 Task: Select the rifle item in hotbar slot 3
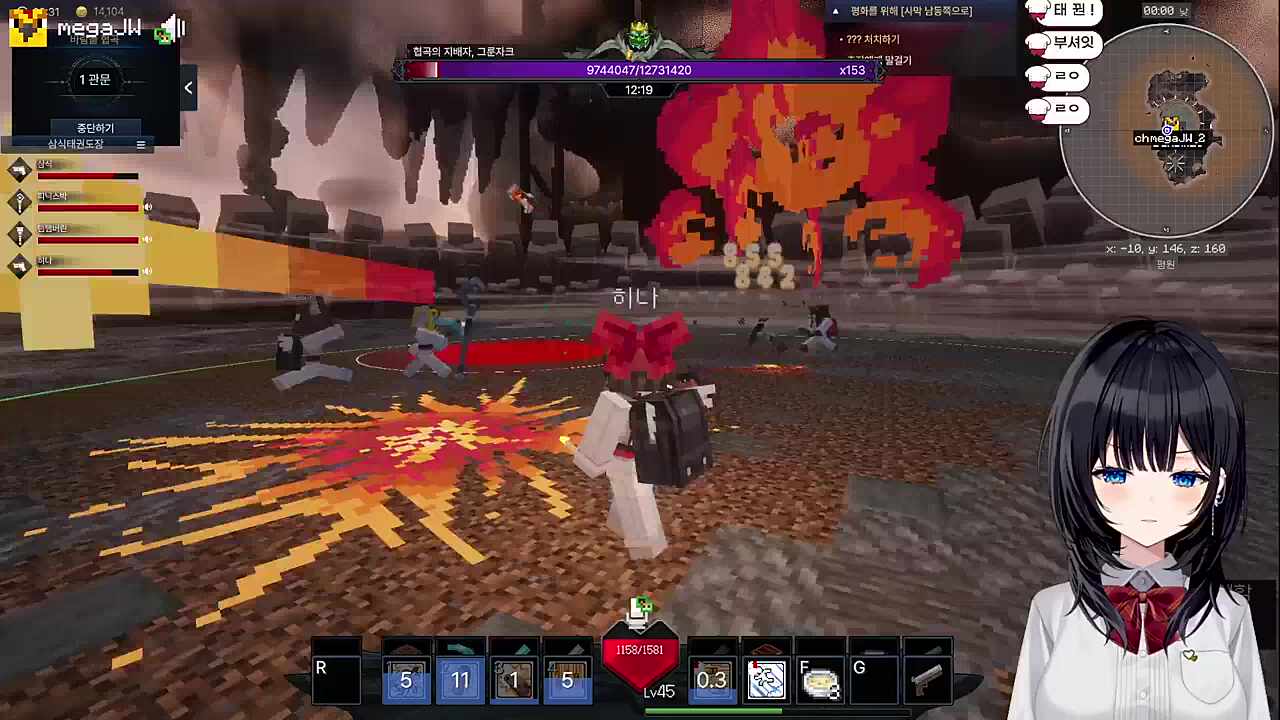(x=513, y=680)
